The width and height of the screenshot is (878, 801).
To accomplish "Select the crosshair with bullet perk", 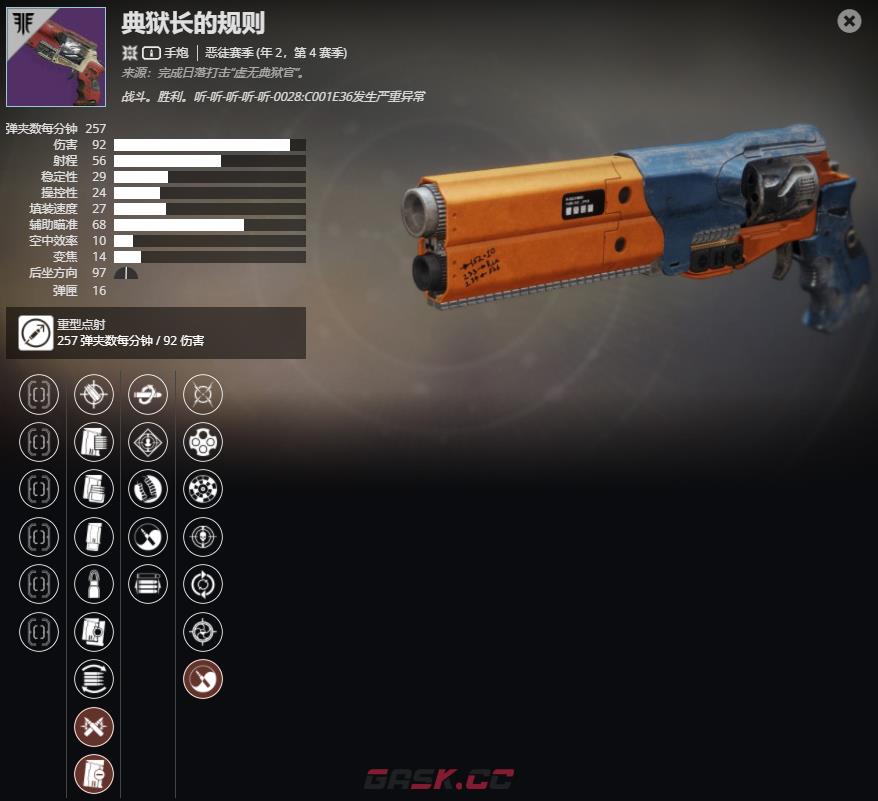I will click(94, 394).
